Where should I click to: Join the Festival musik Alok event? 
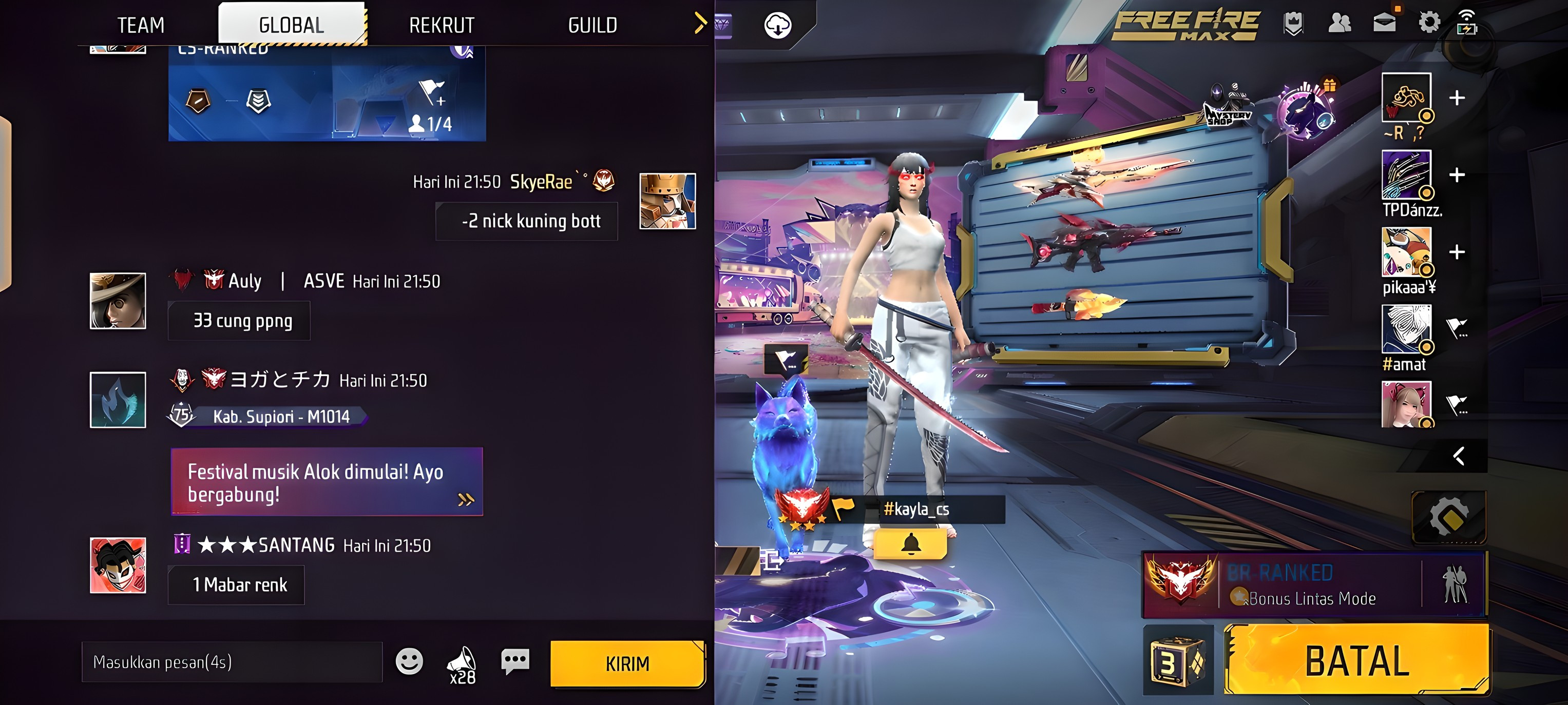coord(326,482)
